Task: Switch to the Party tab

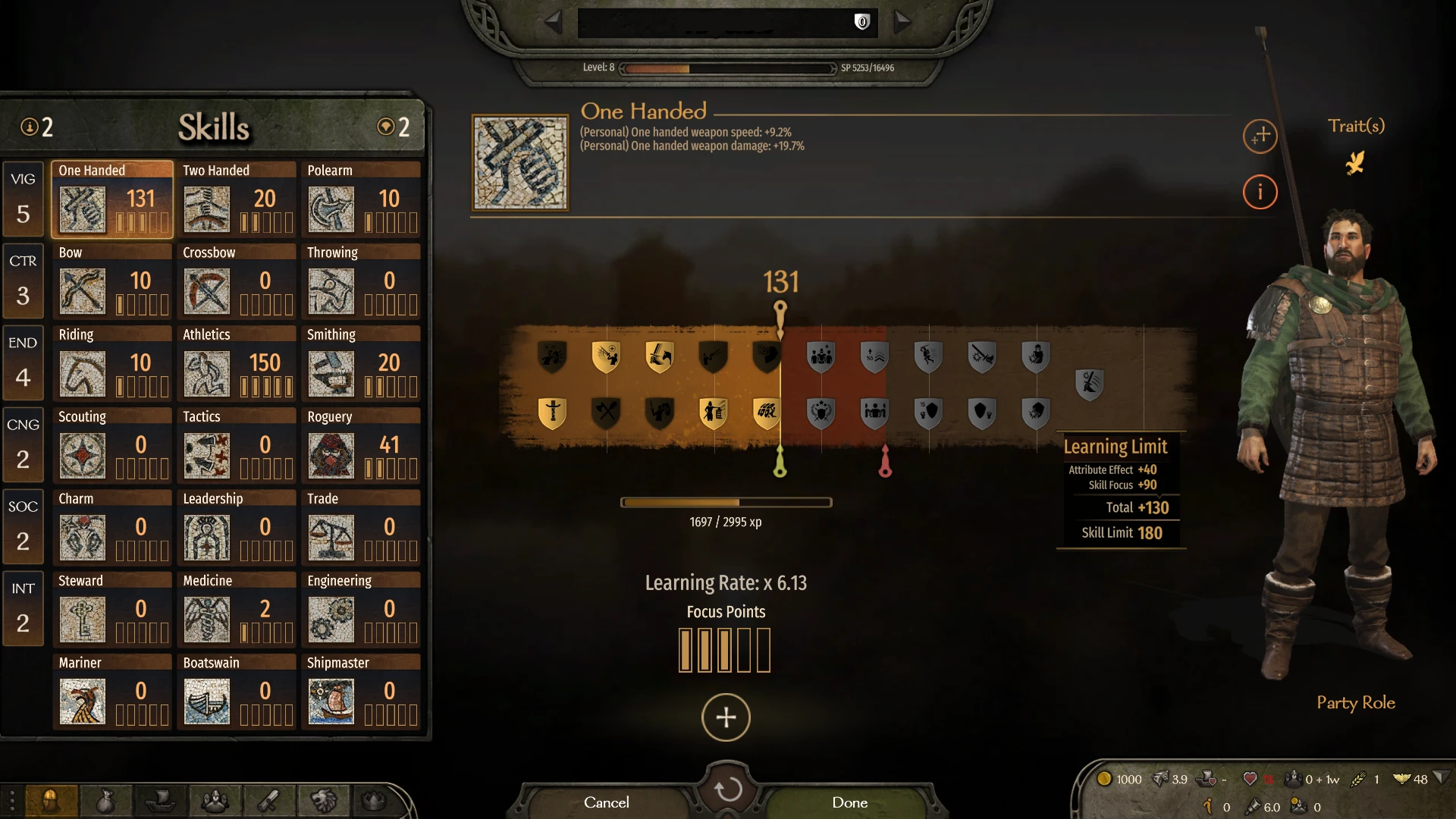Action: pyautogui.click(x=216, y=802)
